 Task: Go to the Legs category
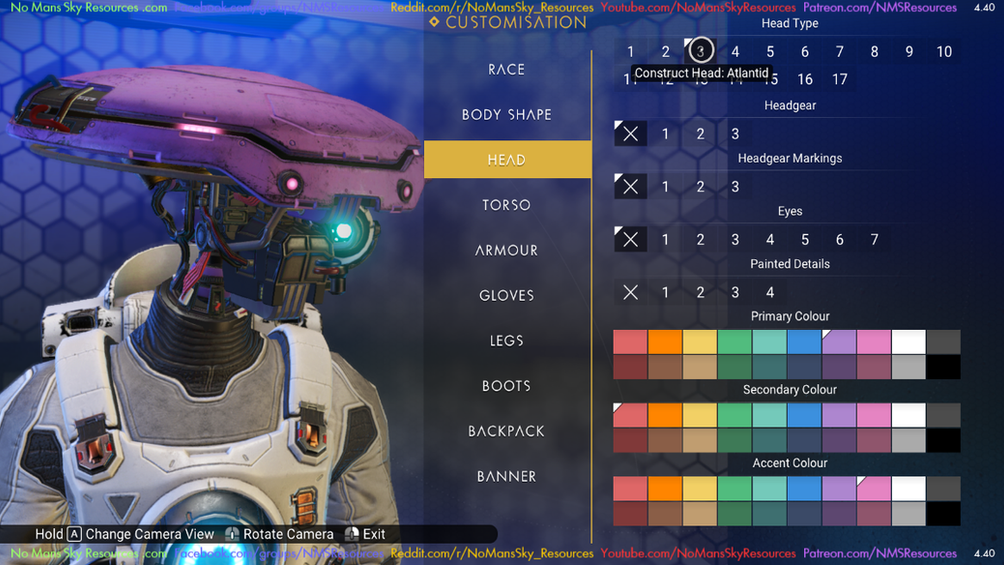(507, 341)
